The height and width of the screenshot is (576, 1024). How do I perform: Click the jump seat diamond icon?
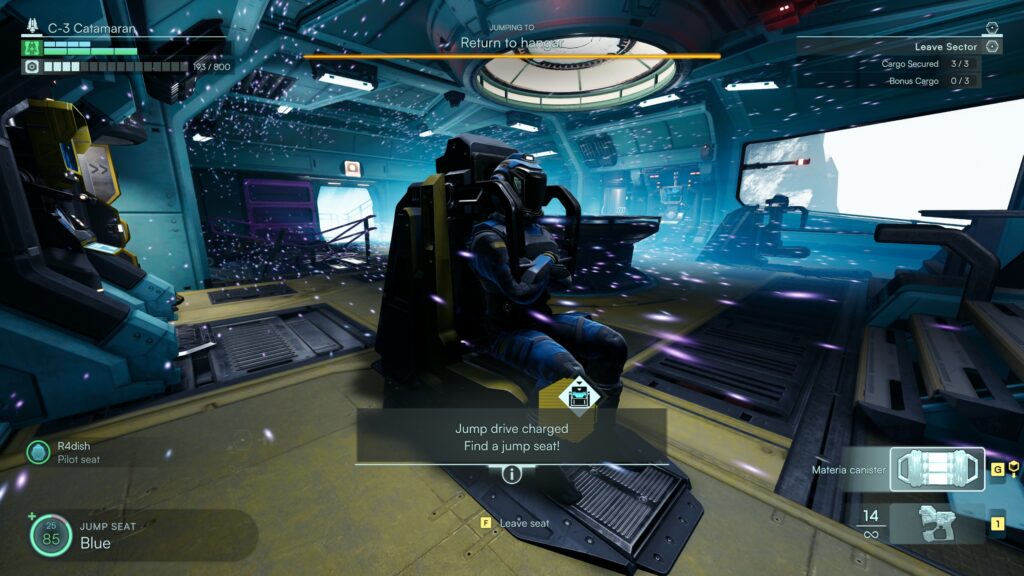click(x=579, y=394)
